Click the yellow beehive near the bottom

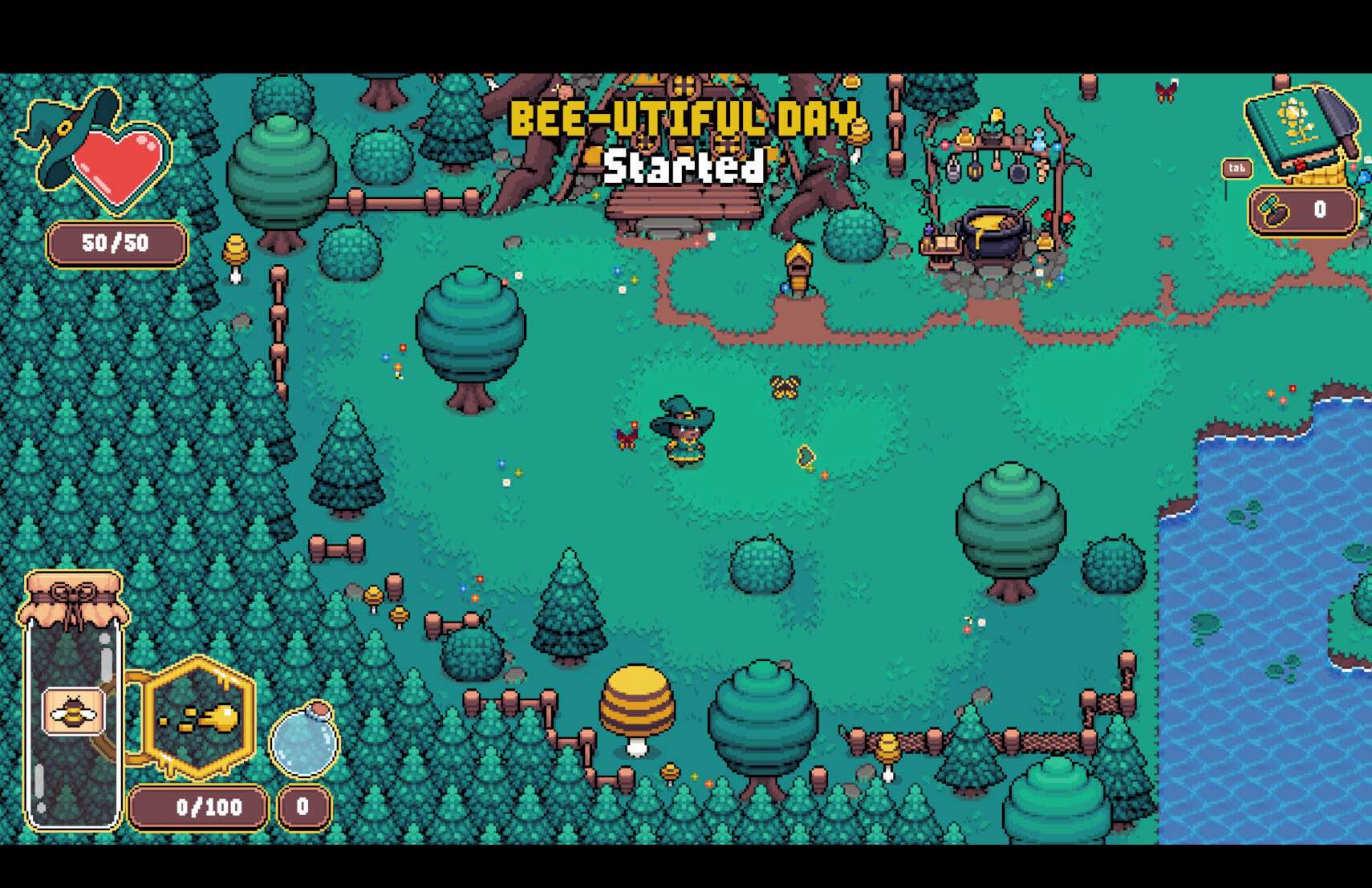pyautogui.click(x=638, y=698)
